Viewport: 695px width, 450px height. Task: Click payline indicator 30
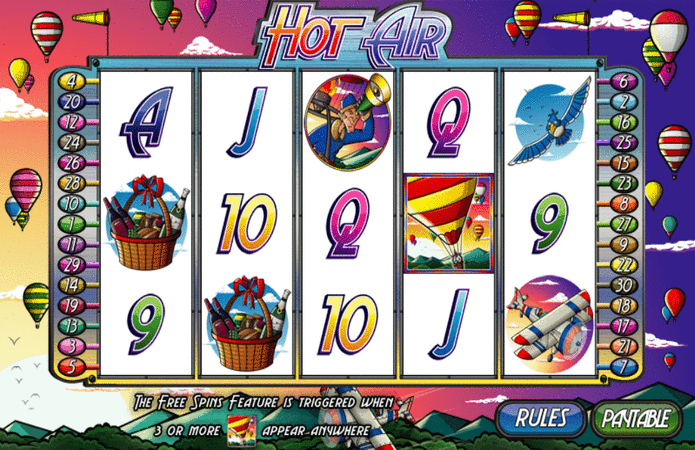pos(623,284)
